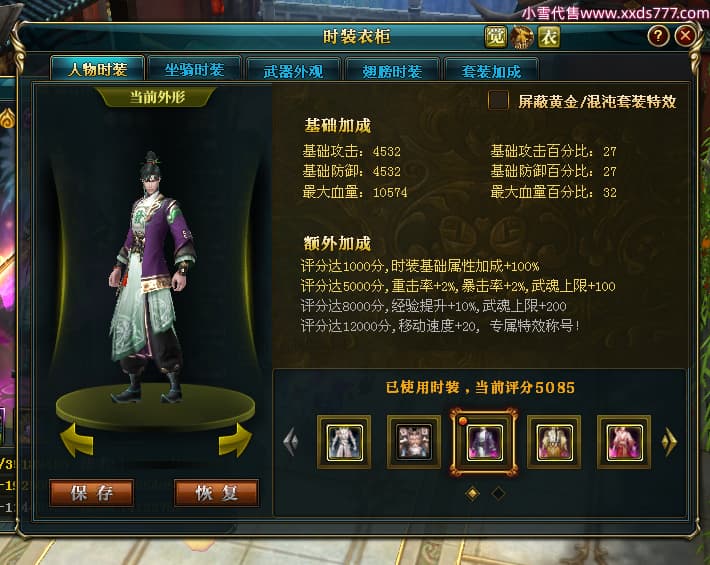The width and height of the screenshot is (710, 565).
Task: Go to the next costume page arrow
Action: 670,441
